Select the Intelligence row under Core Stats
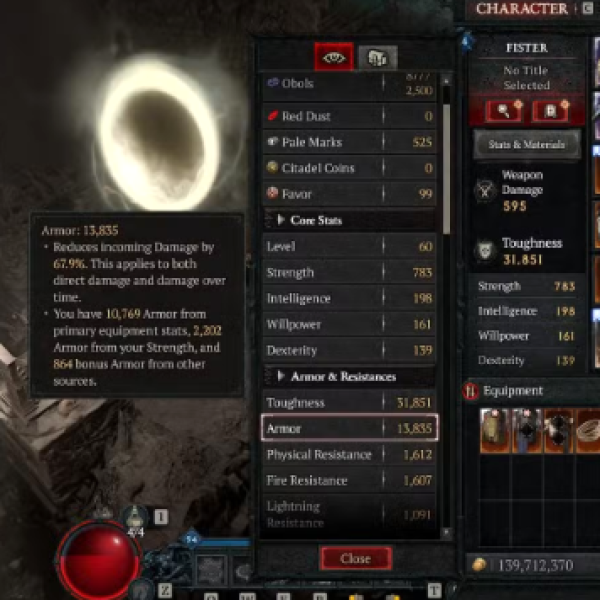 tap(349, 298)
